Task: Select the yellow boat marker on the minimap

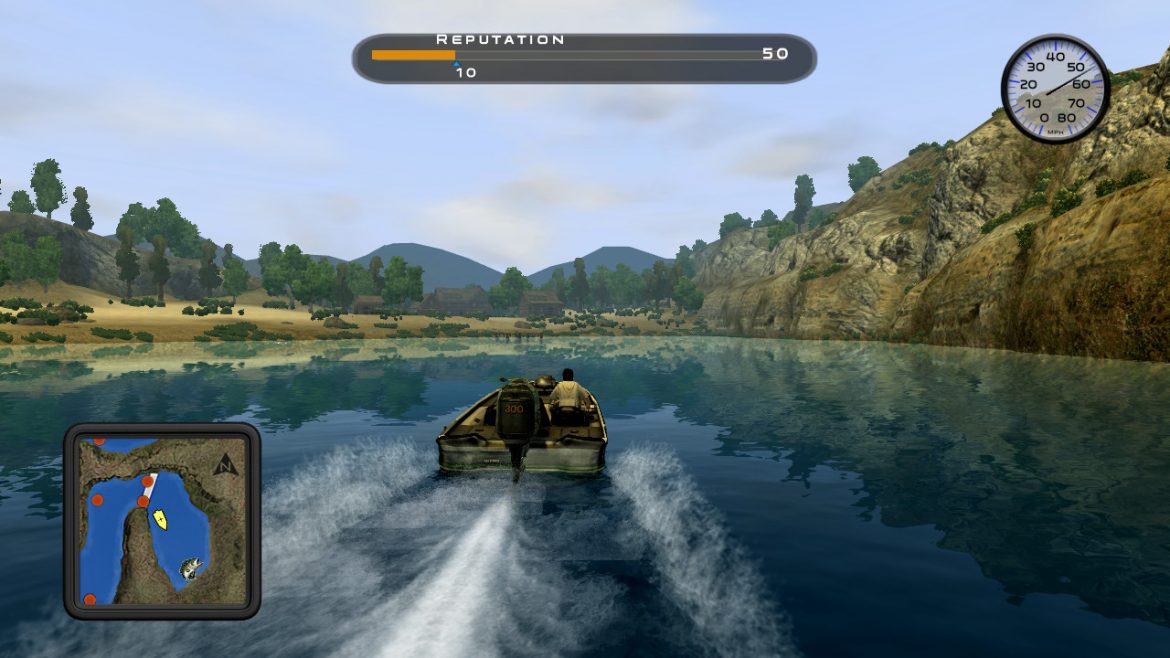Action: [x=159, y=519]
